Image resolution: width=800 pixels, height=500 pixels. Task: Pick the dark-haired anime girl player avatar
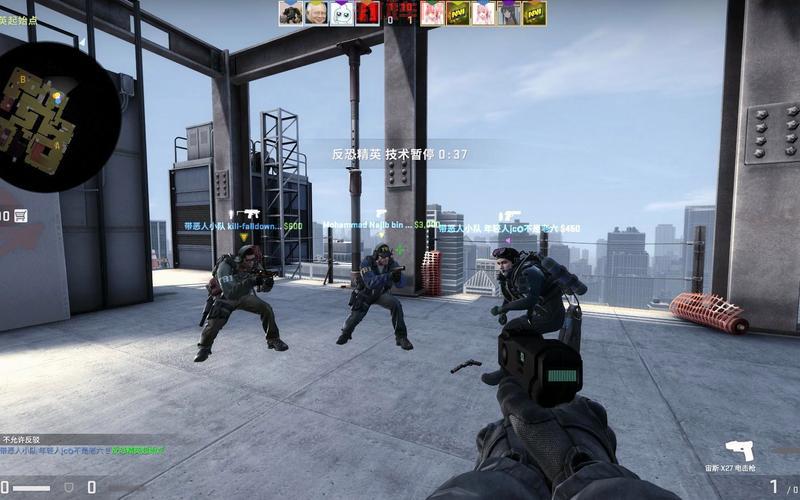[510, 12]
